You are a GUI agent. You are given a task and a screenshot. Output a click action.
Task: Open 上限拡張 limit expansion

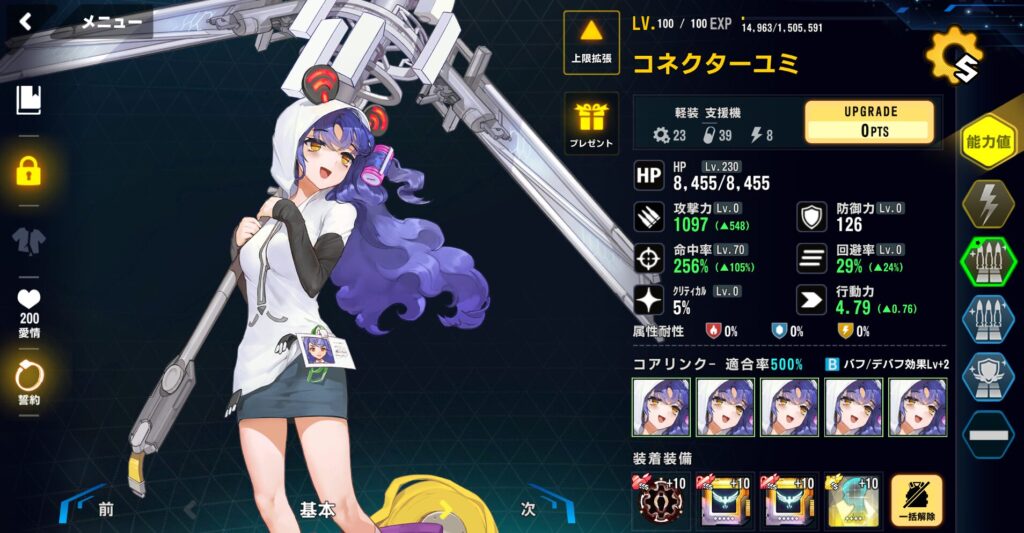pyautogui.click(x=592, y=43)
